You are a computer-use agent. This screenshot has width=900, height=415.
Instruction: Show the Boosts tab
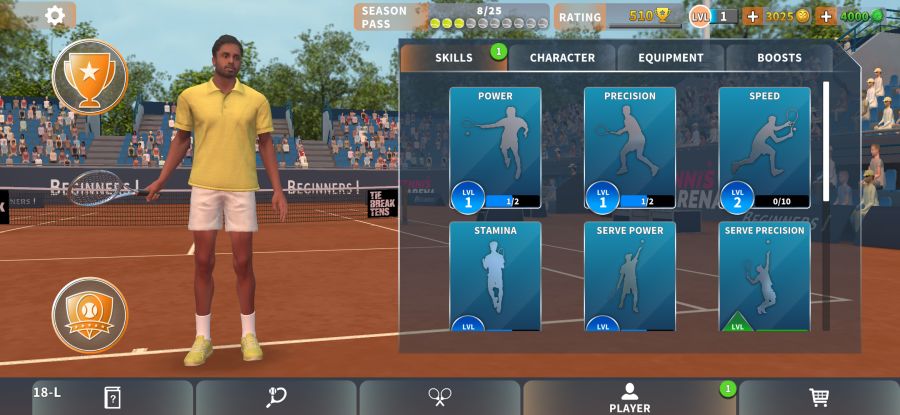pos(779,58)
